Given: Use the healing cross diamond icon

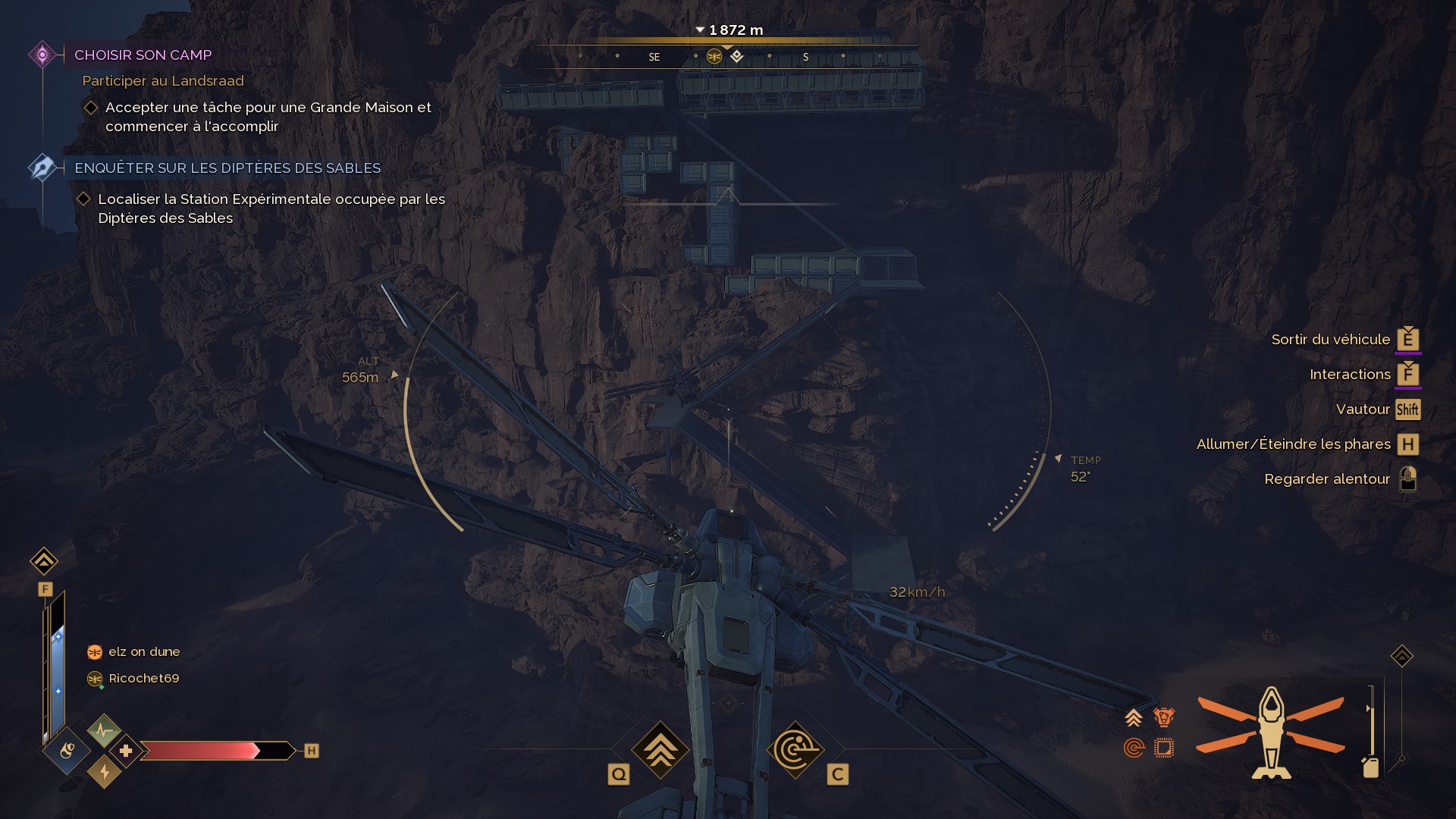Looking at the screenshot, I should tap(126, 751).
